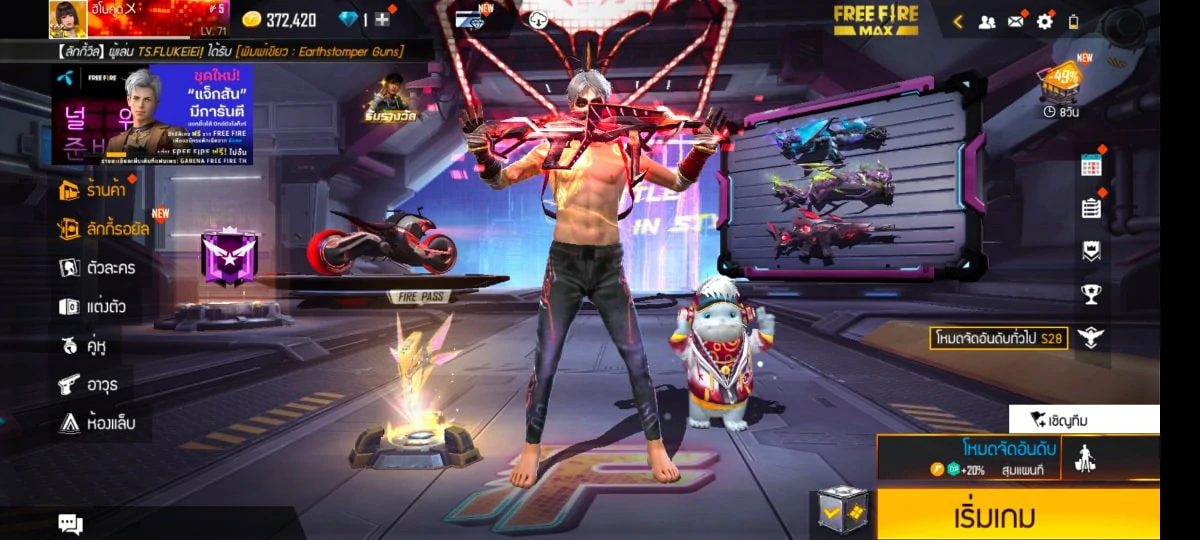Open the 49% discount chest offer
Image resolution: width=1200 pixels, height=540 pixels.
point(1060,82)
